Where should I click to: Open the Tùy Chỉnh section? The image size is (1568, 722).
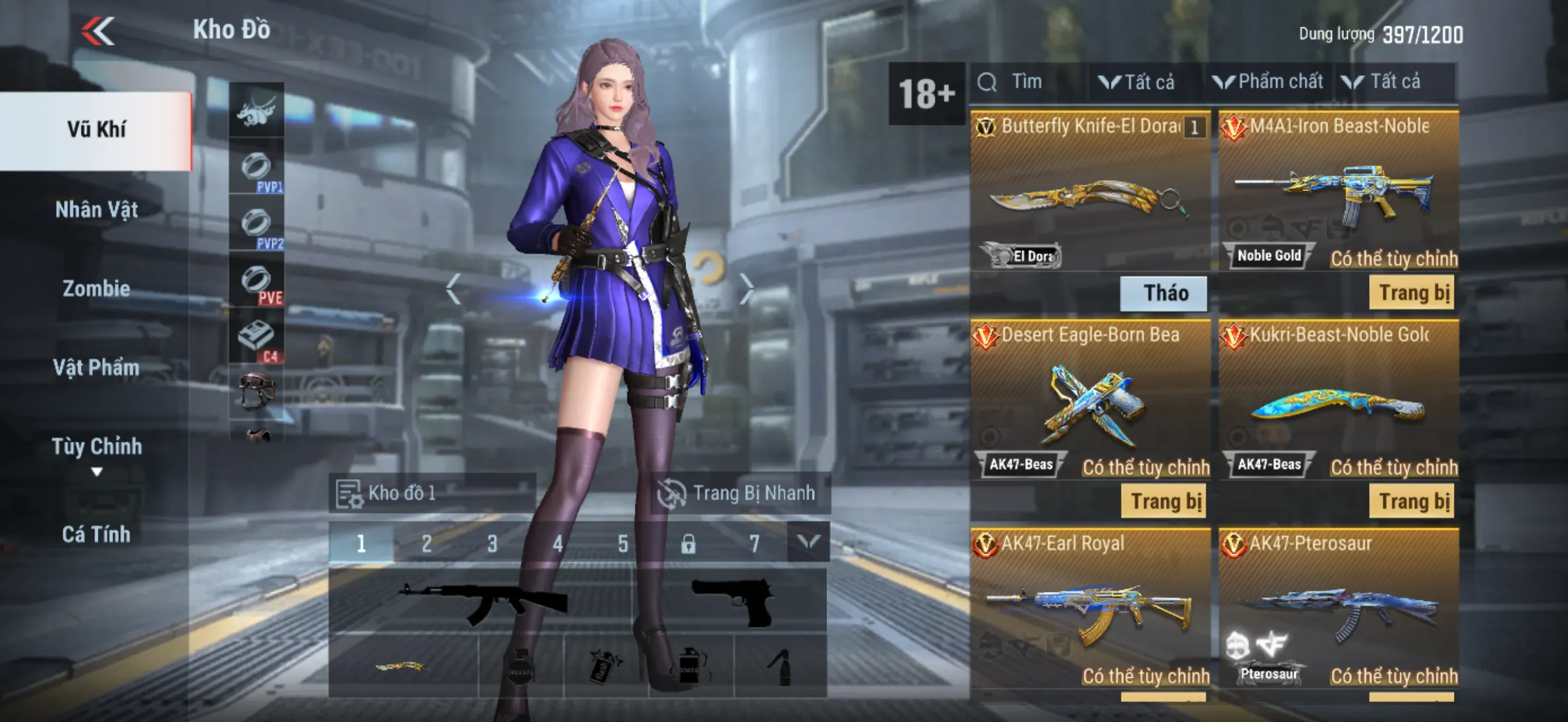pyautogui.click(x=96, y=447)
